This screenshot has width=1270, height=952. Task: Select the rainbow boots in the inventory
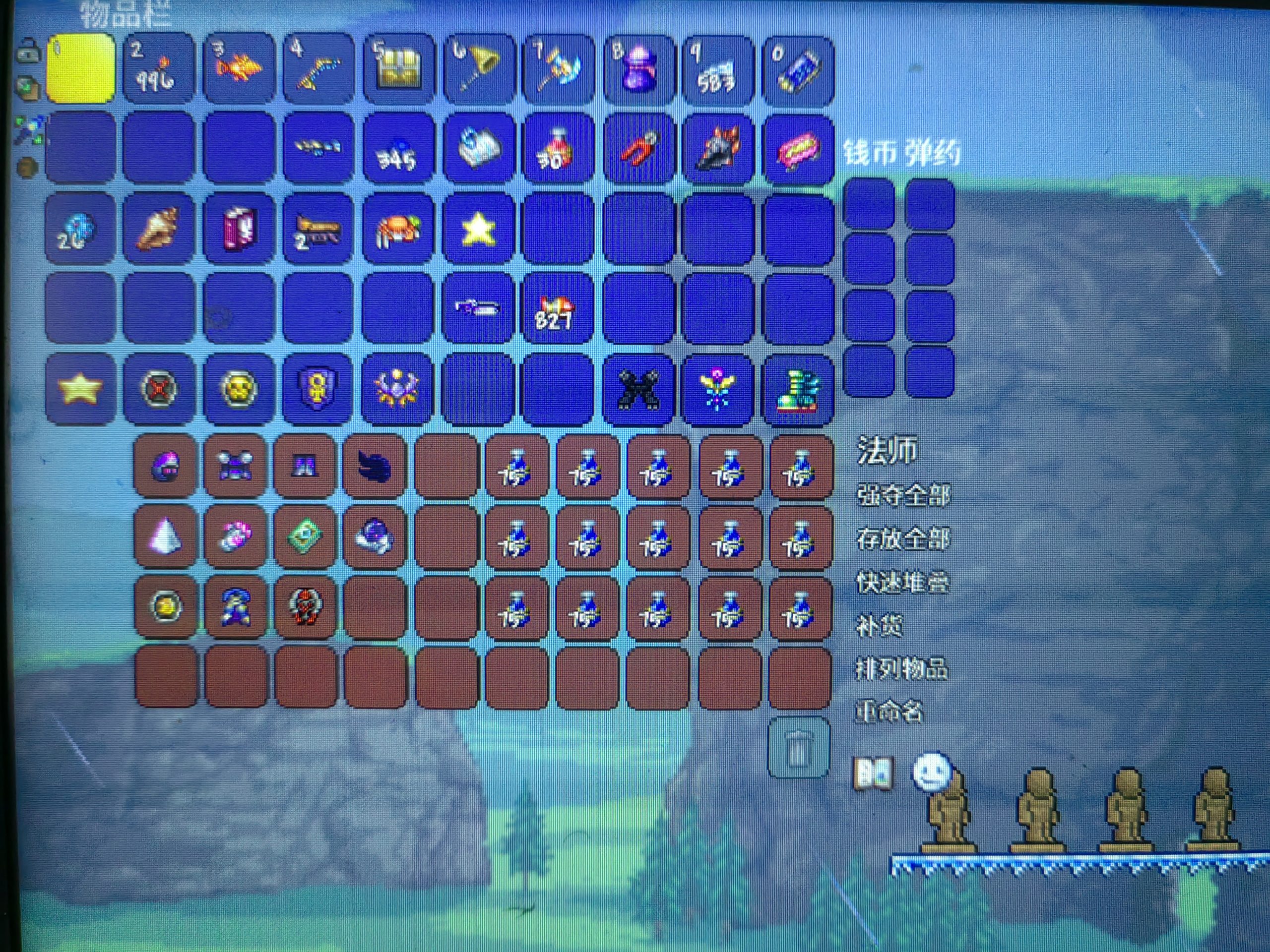coord(798,389)
